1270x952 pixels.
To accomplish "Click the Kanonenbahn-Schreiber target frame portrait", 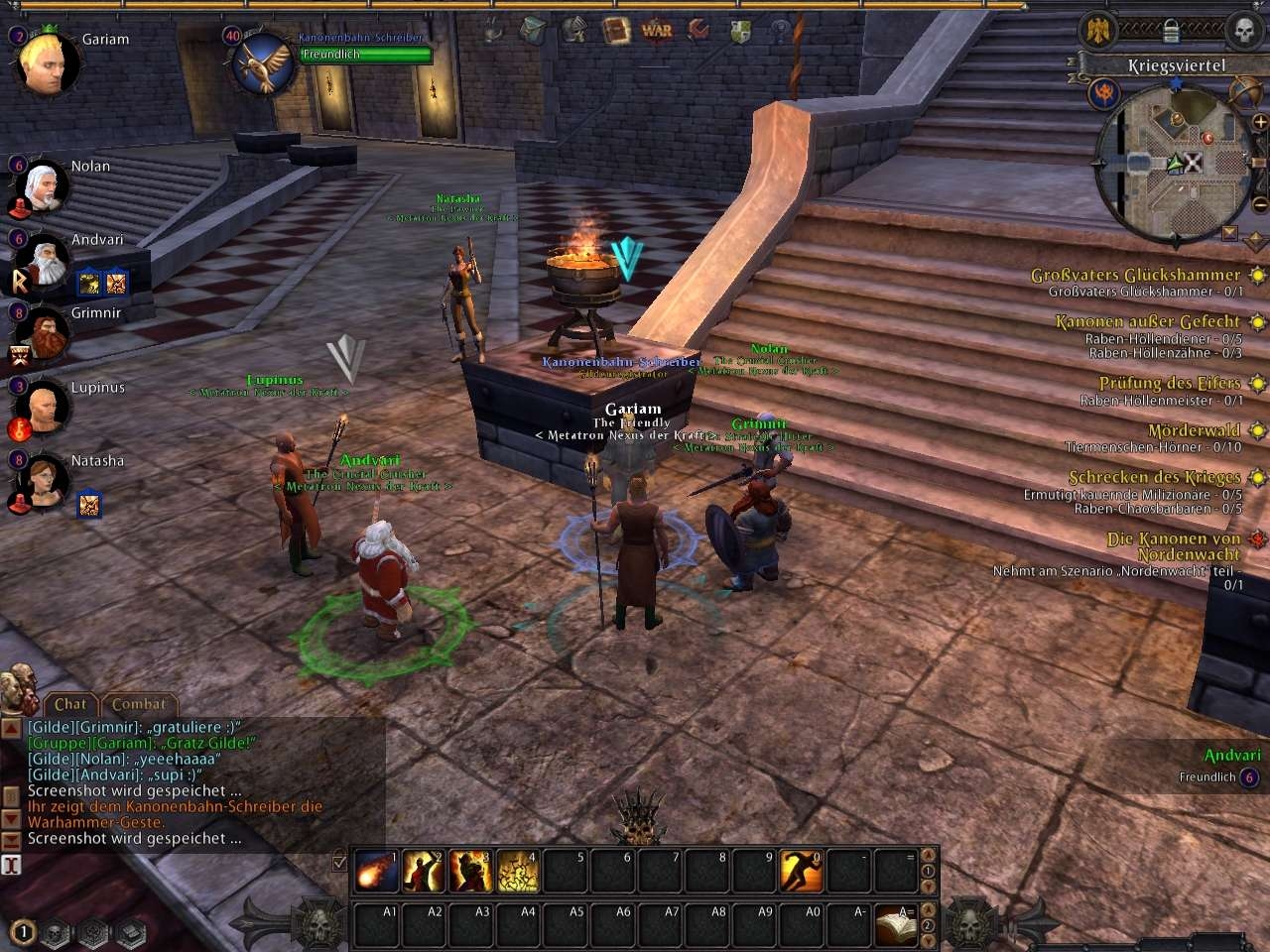I will coord(263,60).
